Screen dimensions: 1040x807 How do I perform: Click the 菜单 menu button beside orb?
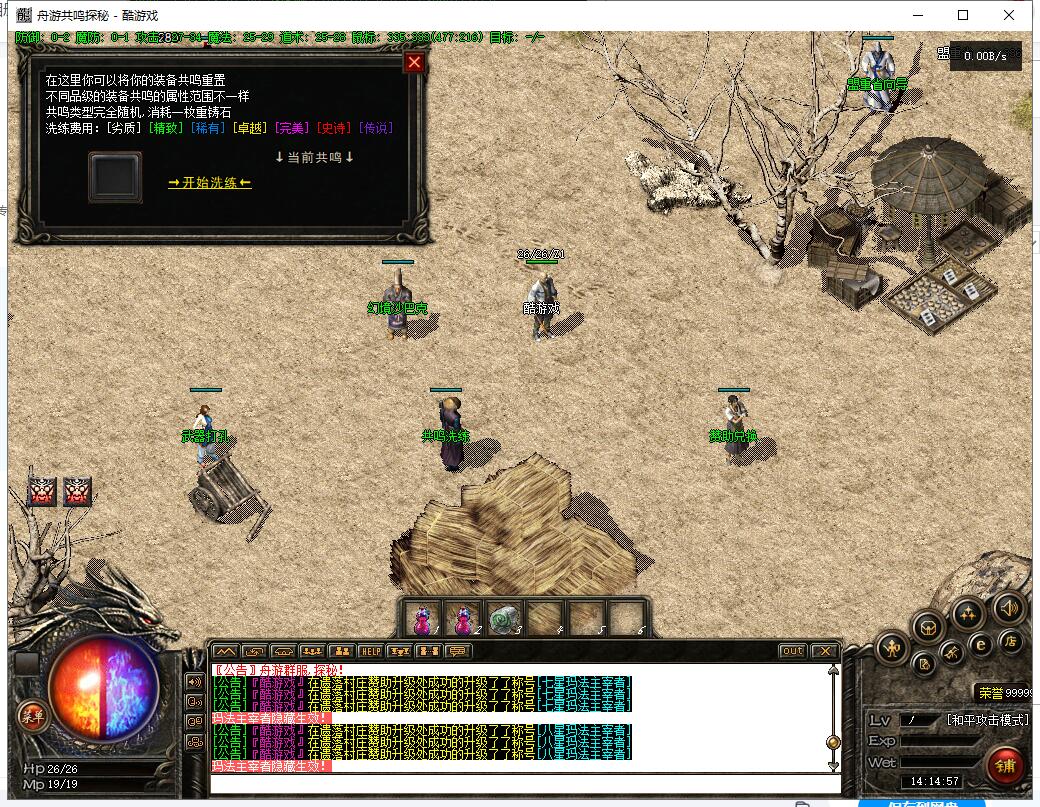click(x=32, y=714)
